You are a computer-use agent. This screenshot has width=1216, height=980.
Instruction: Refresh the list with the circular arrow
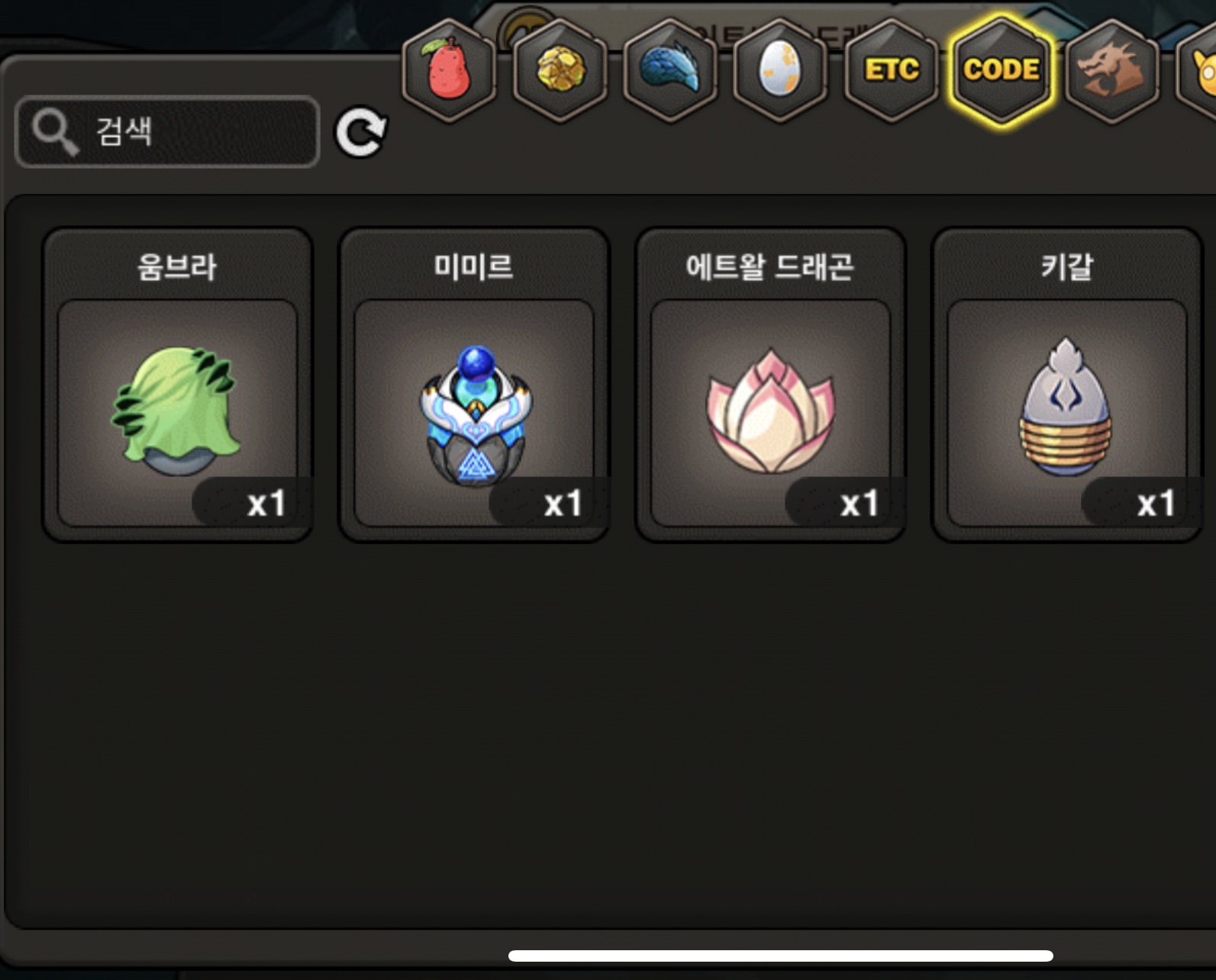tap(361, 131)
